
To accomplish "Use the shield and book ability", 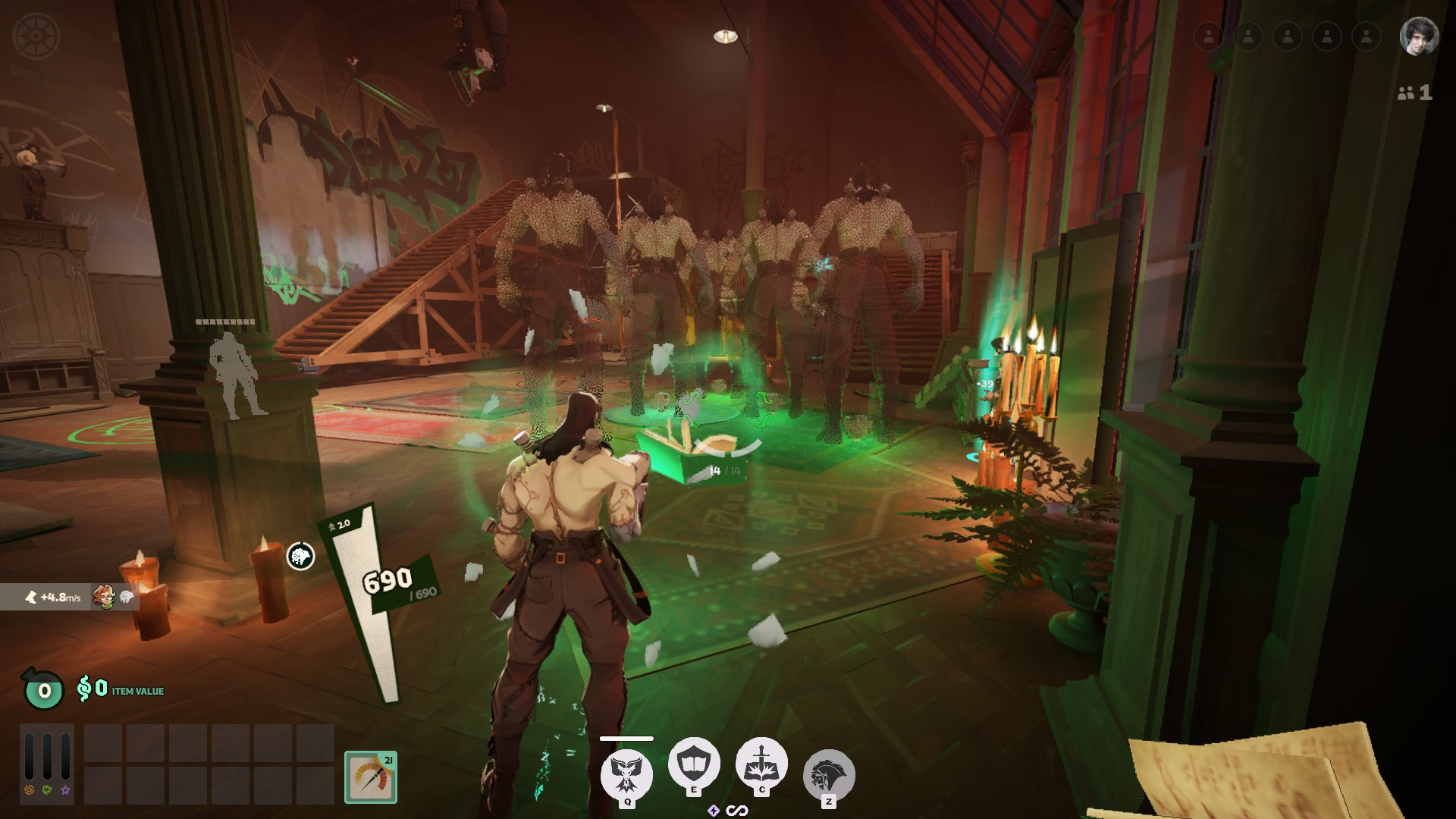I will coord(693,764).
